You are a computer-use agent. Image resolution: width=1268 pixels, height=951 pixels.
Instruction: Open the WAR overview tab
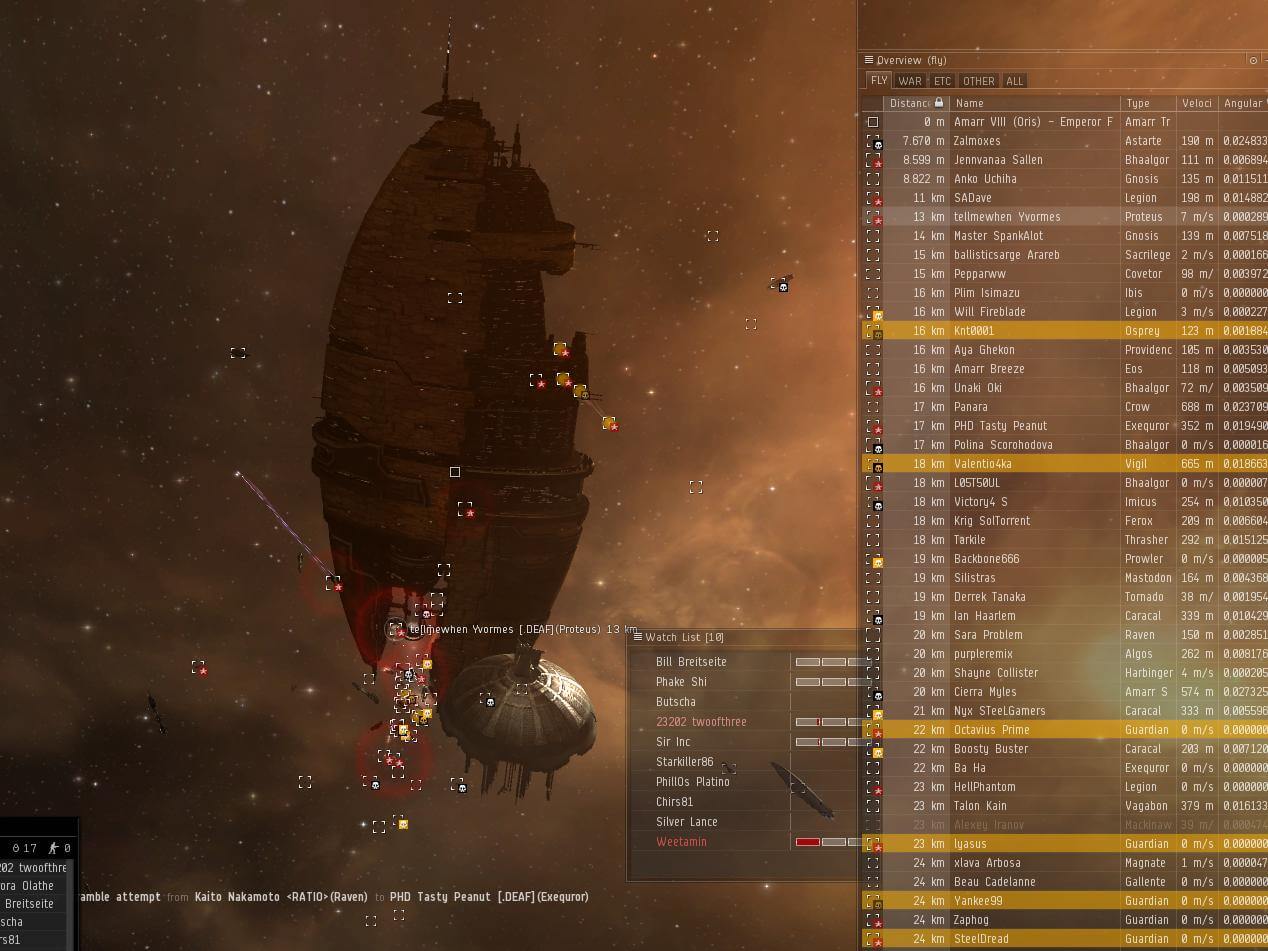tap(910, 81)
